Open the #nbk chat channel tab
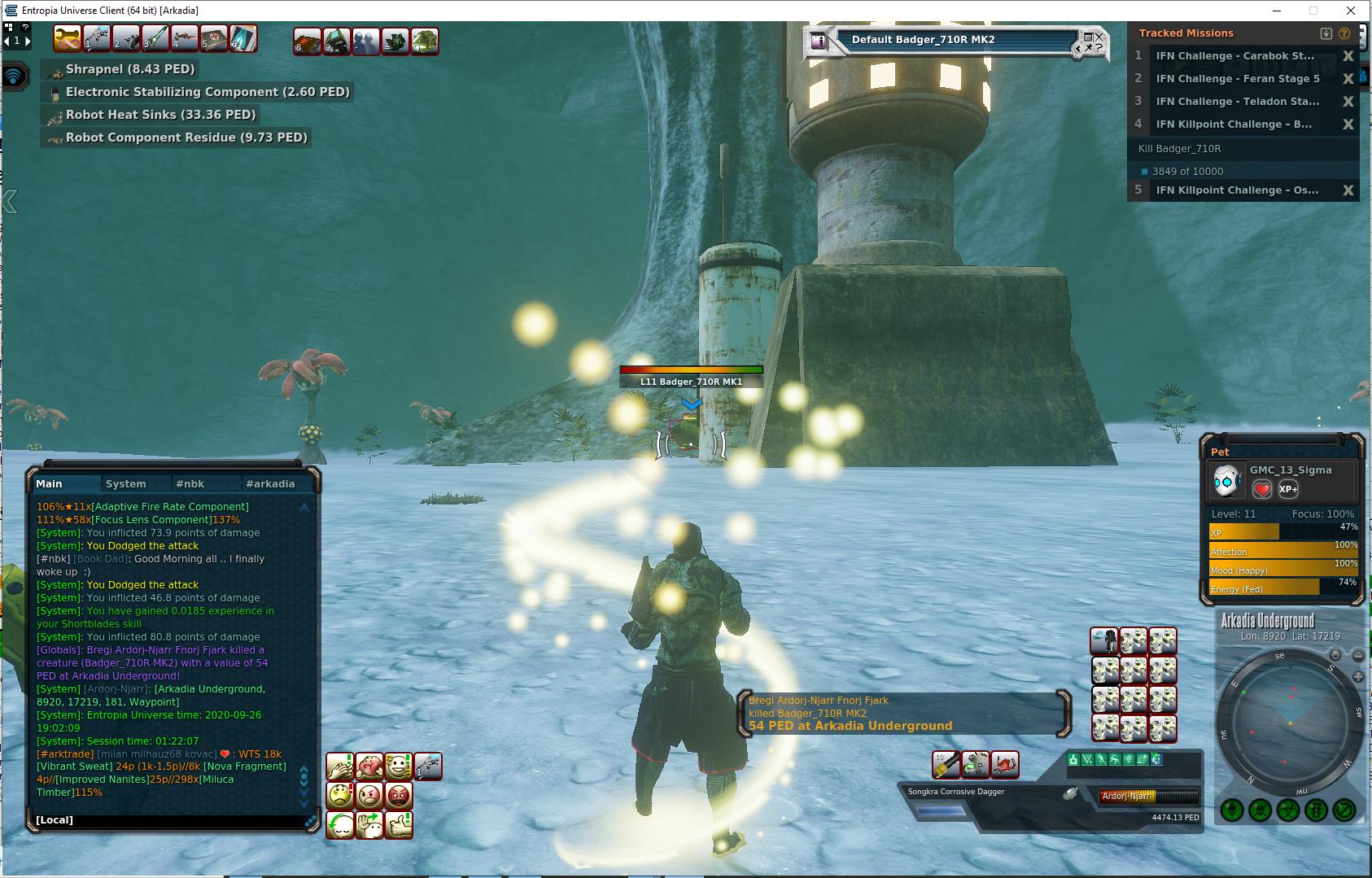Screen dimensions: 1372x878 pos(190,483)
